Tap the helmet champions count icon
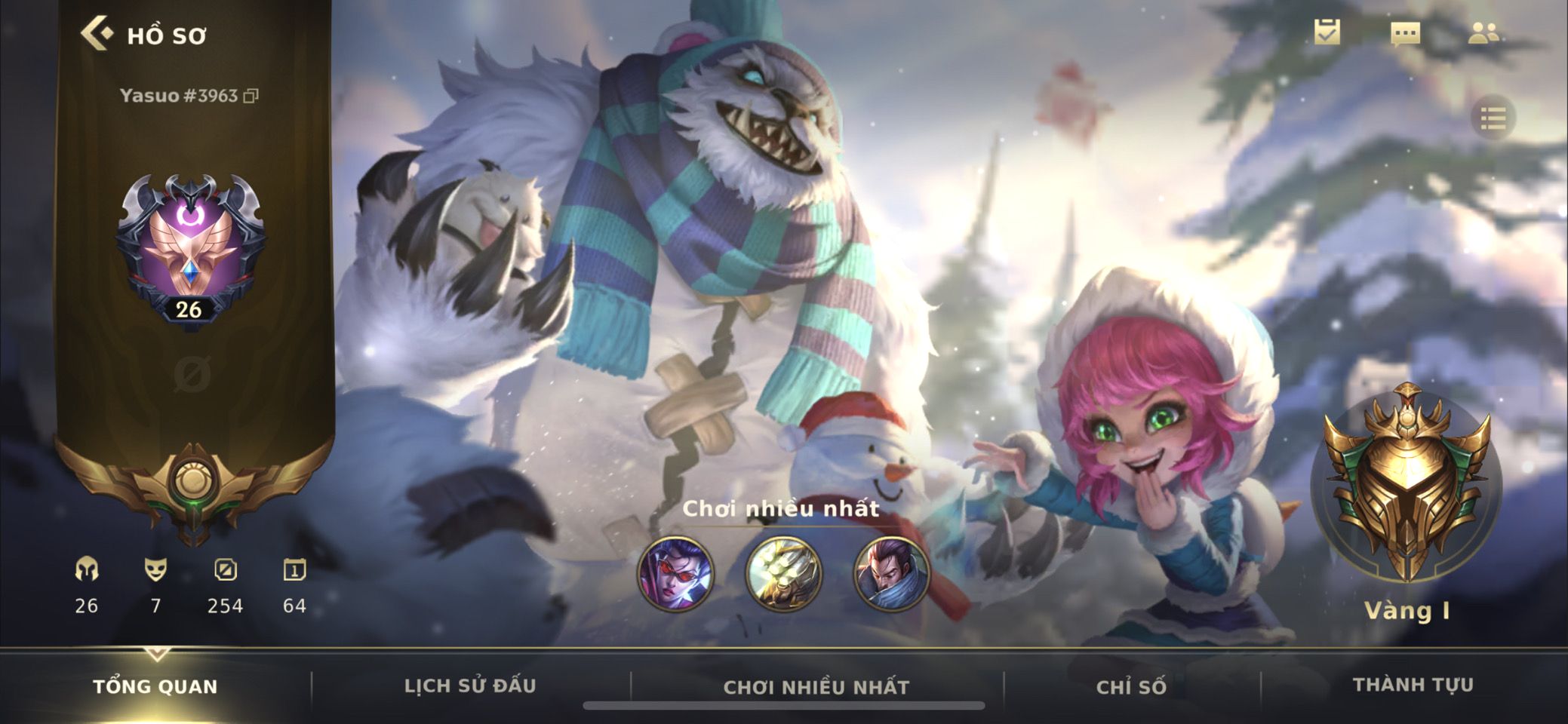Image resolution: width=1568 pixels, height=724 pixels. coord(87,570)
